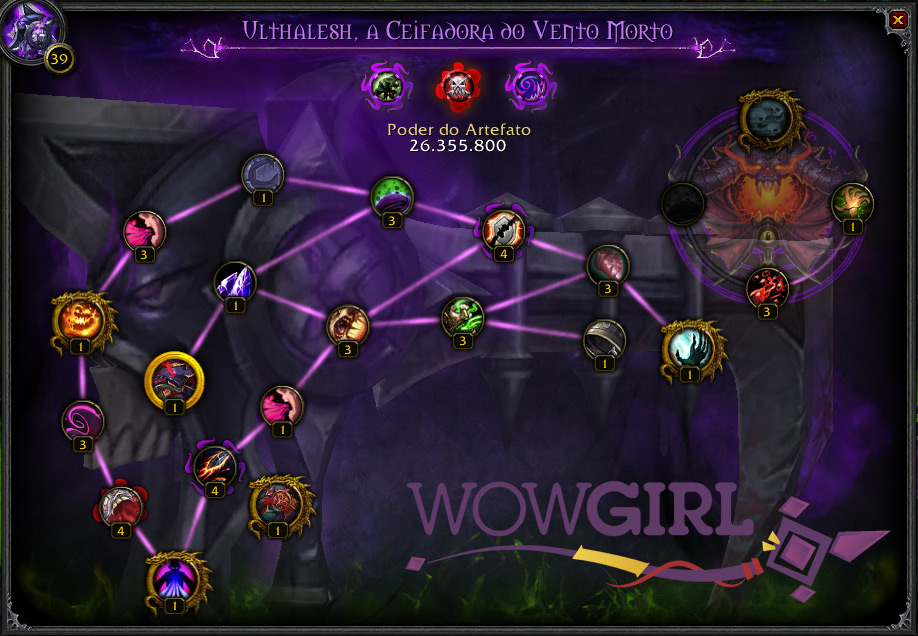Select the glowing purple figure trait
The height and width of the screenshot is (636, 918).
point(175,577)
